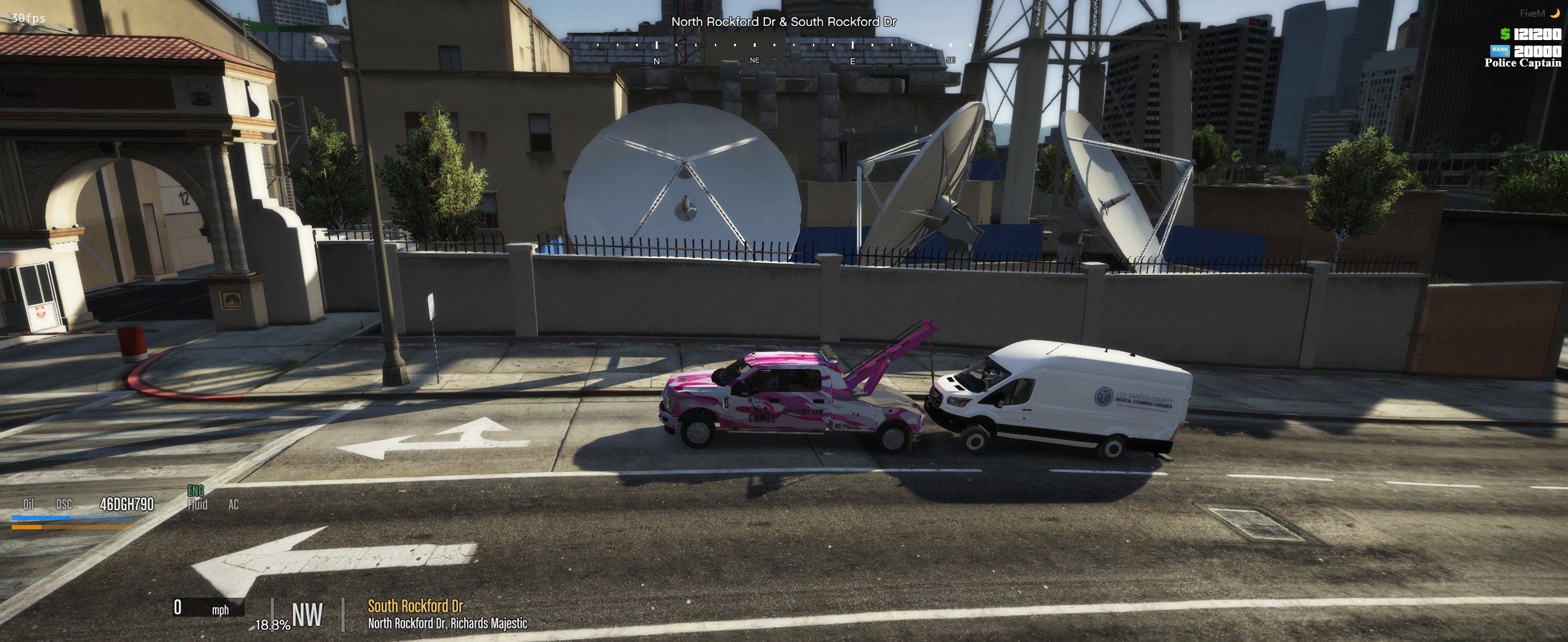Image resolution: width=1568 pixels, height=642 pixels.
Task: Toggle the AC indicator
Action: pos(234,505)
